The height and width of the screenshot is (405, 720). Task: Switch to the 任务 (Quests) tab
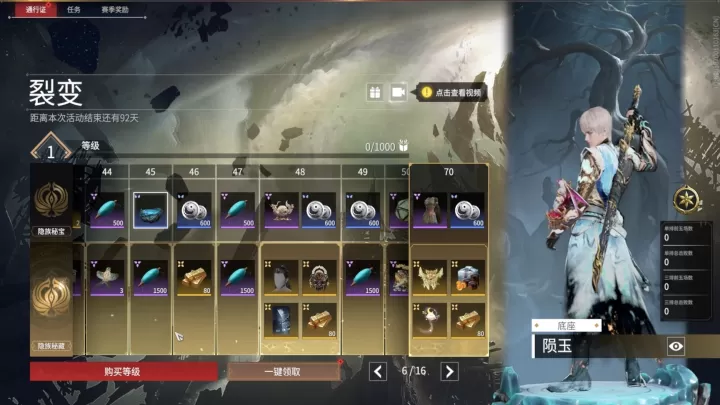click(x=73, y=8)
